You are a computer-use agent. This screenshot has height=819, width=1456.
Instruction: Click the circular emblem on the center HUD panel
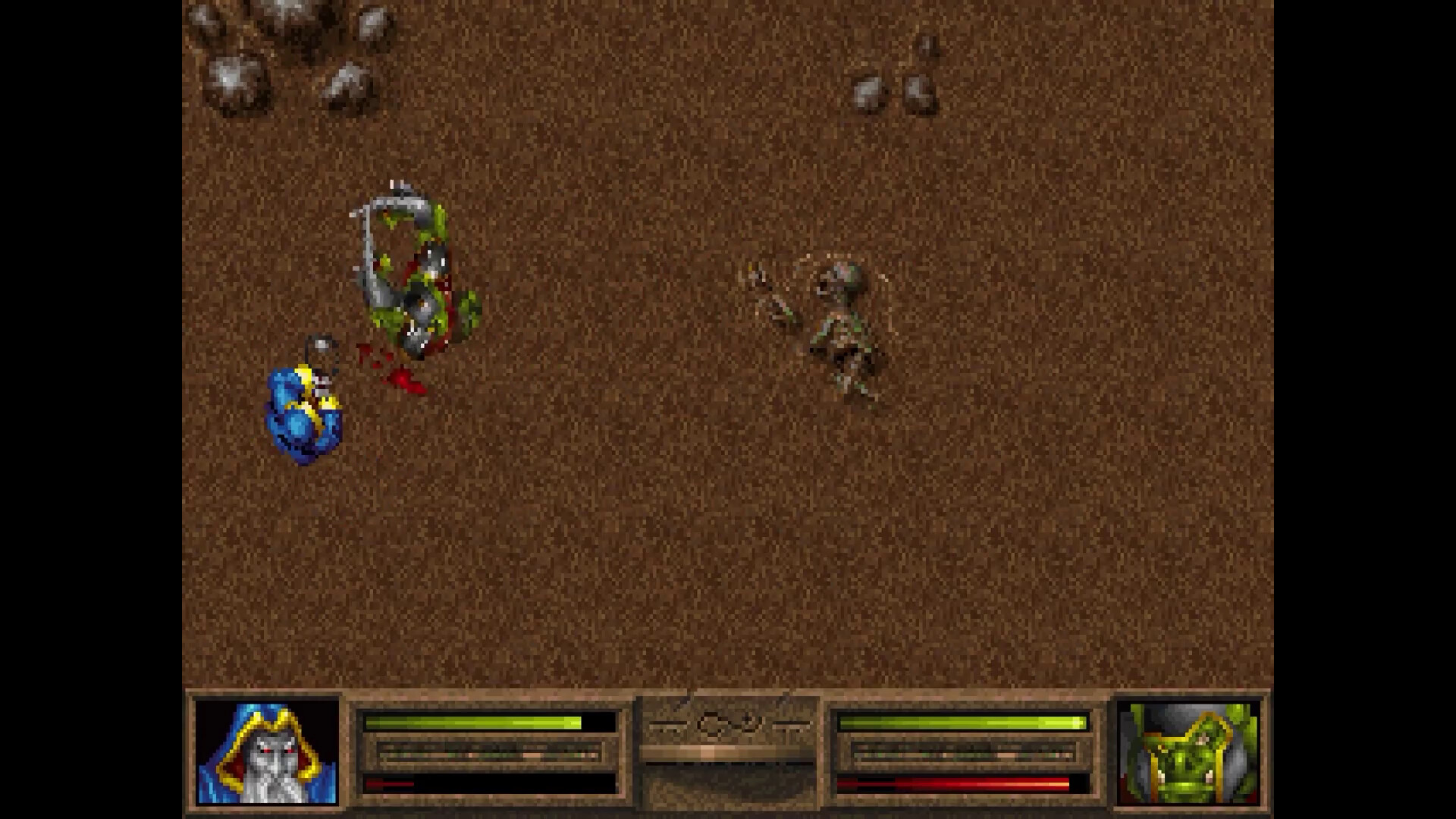(x=711, y=726)
